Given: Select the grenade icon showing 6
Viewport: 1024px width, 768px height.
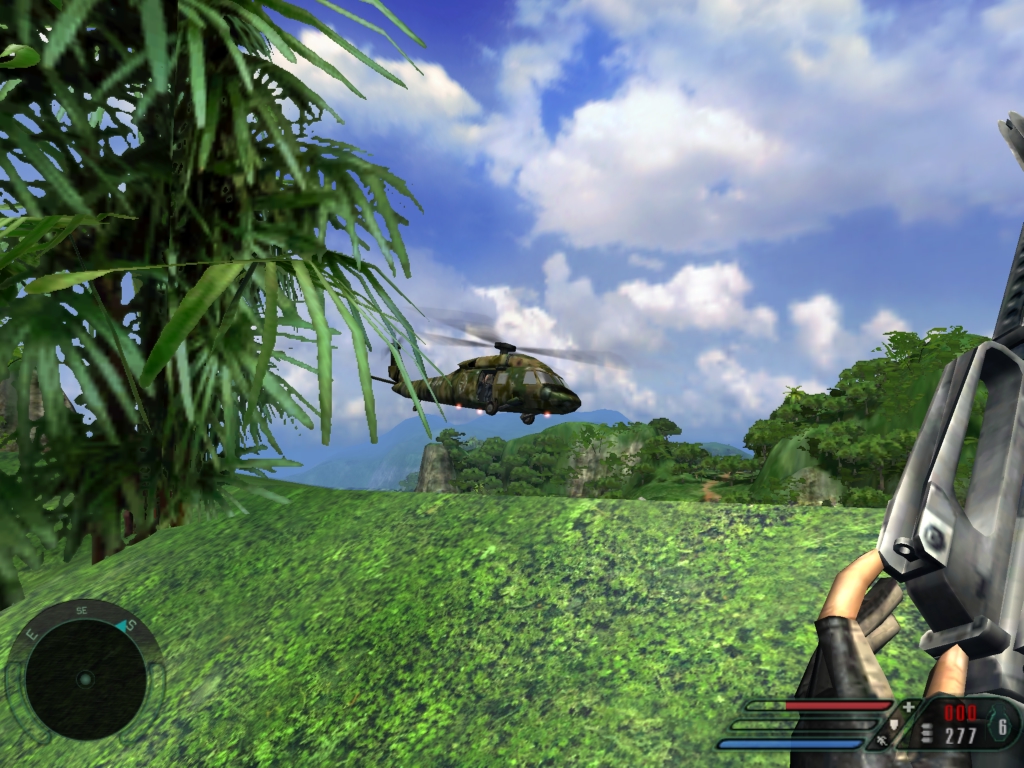Looking at the screenshot, I should pos(1001,727).
